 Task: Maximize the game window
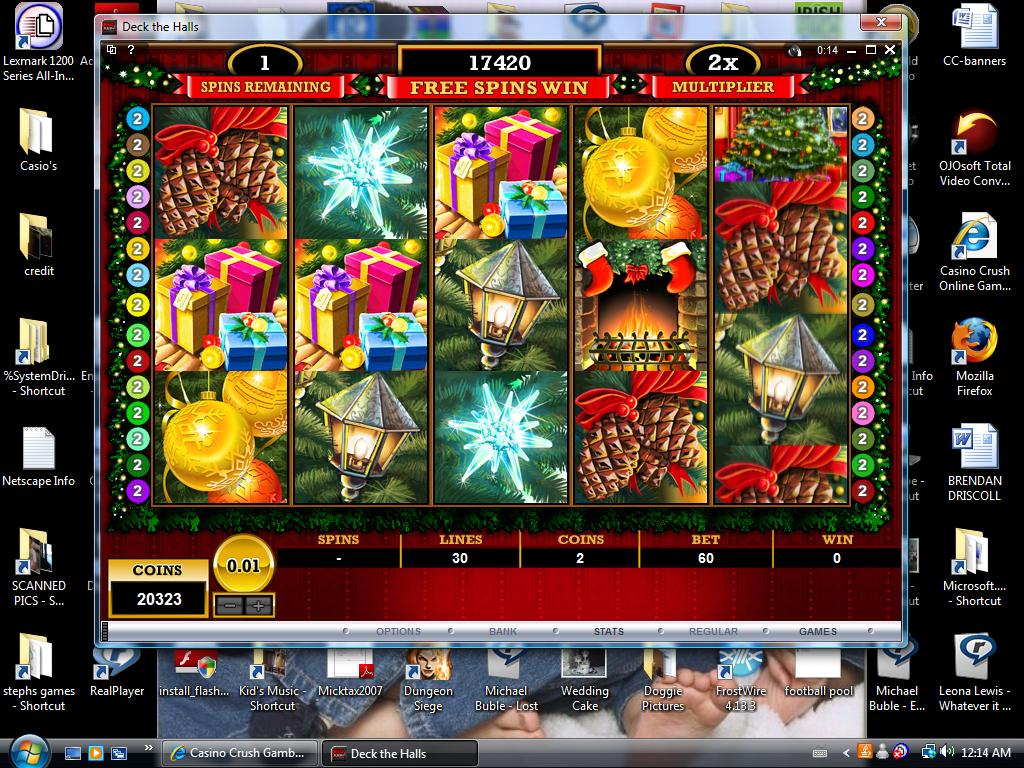871,49
